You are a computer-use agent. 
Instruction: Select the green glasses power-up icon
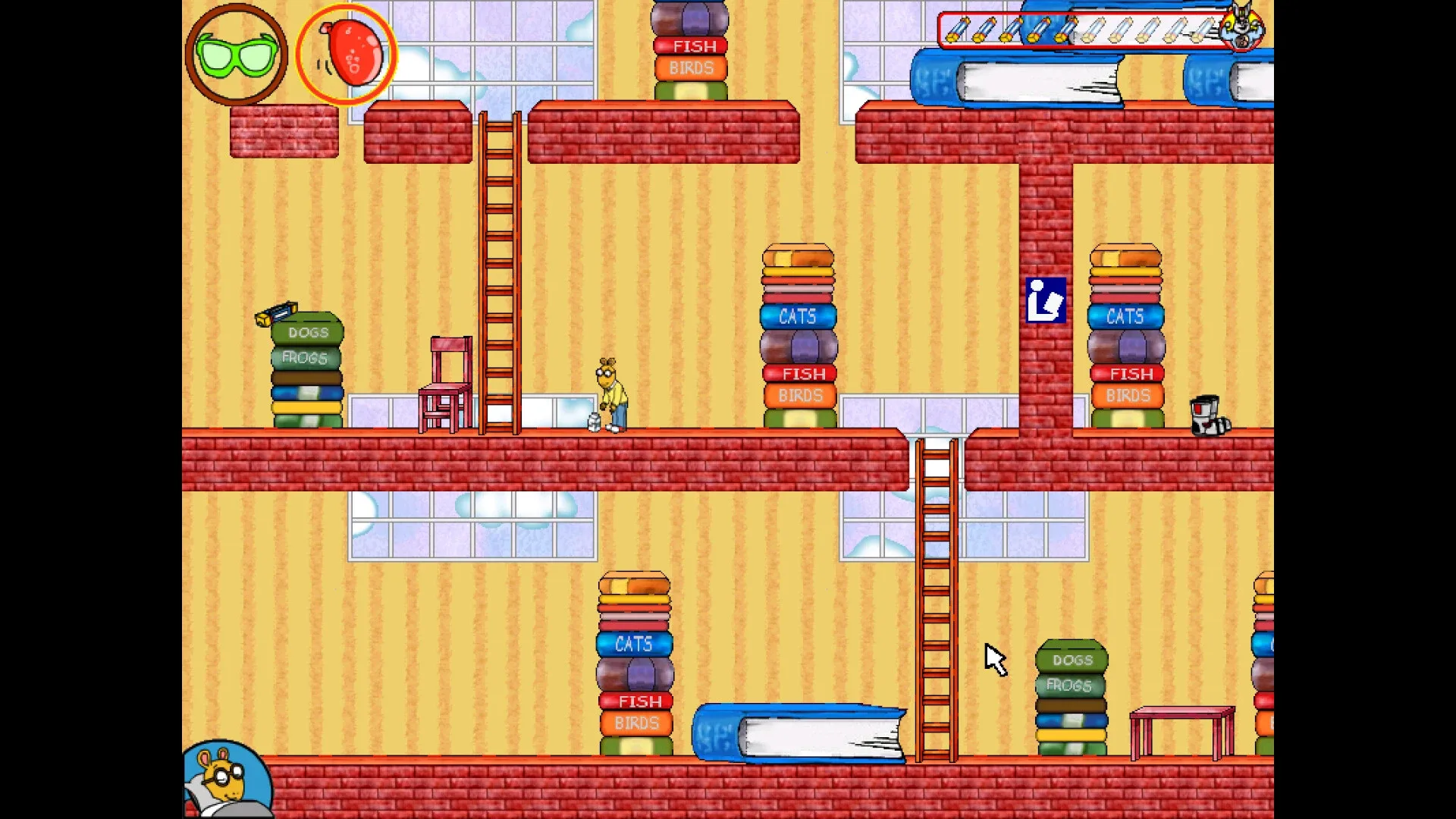(x=235, y=53)
